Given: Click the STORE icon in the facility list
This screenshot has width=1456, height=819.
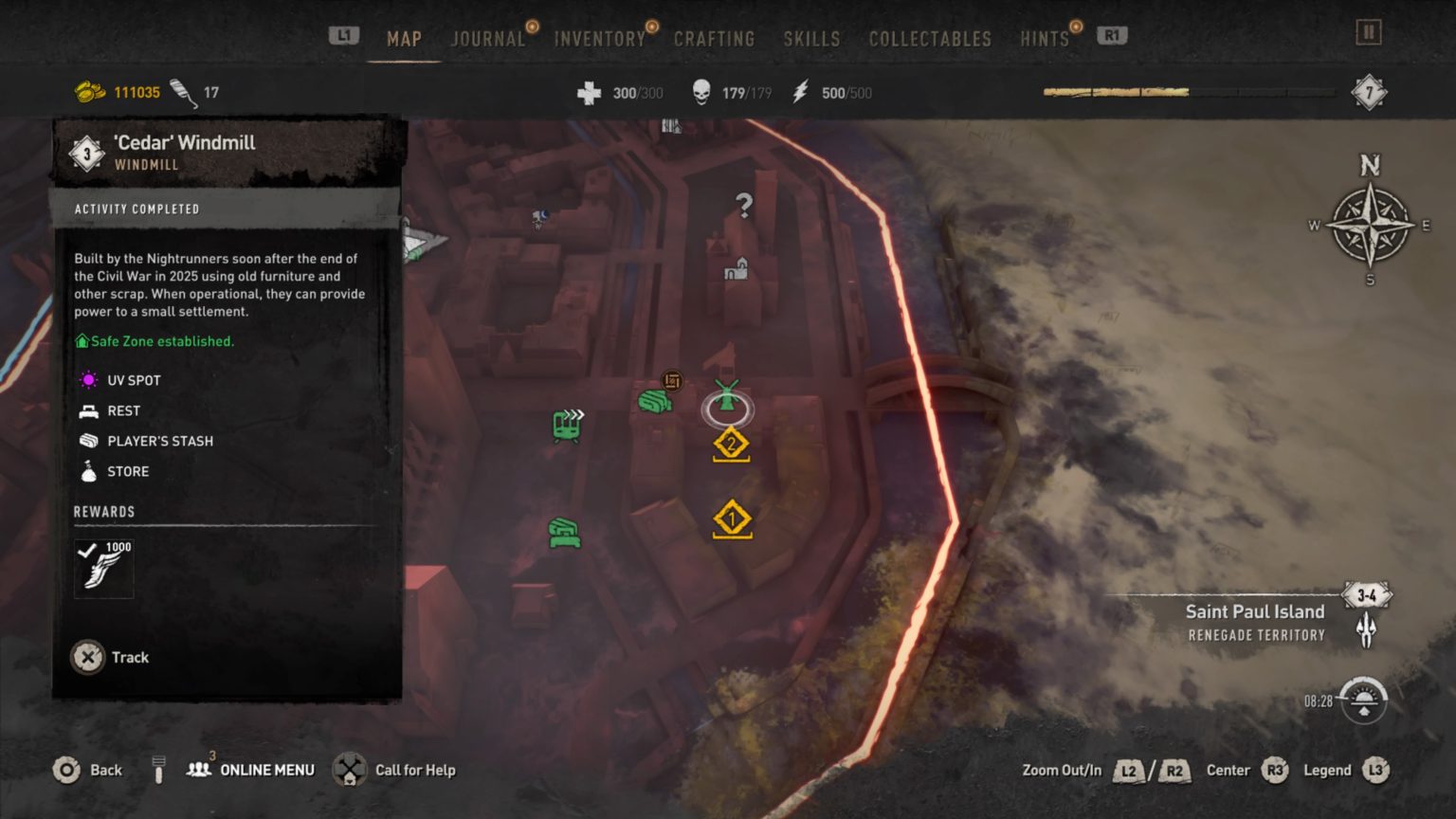Looking at the screenshot, I should [89, 471].
